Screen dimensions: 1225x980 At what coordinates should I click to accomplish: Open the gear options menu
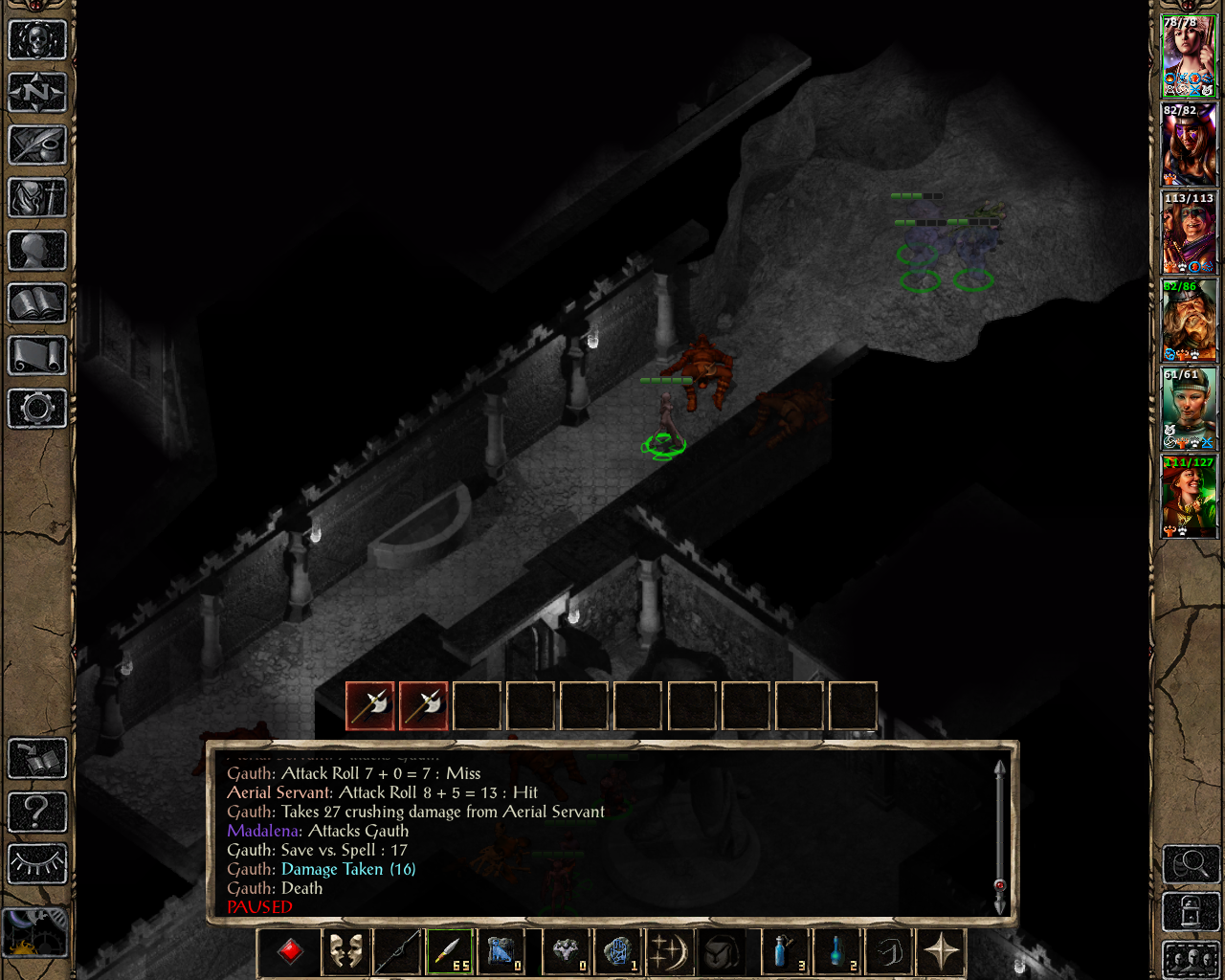click(x=37, y=409)
